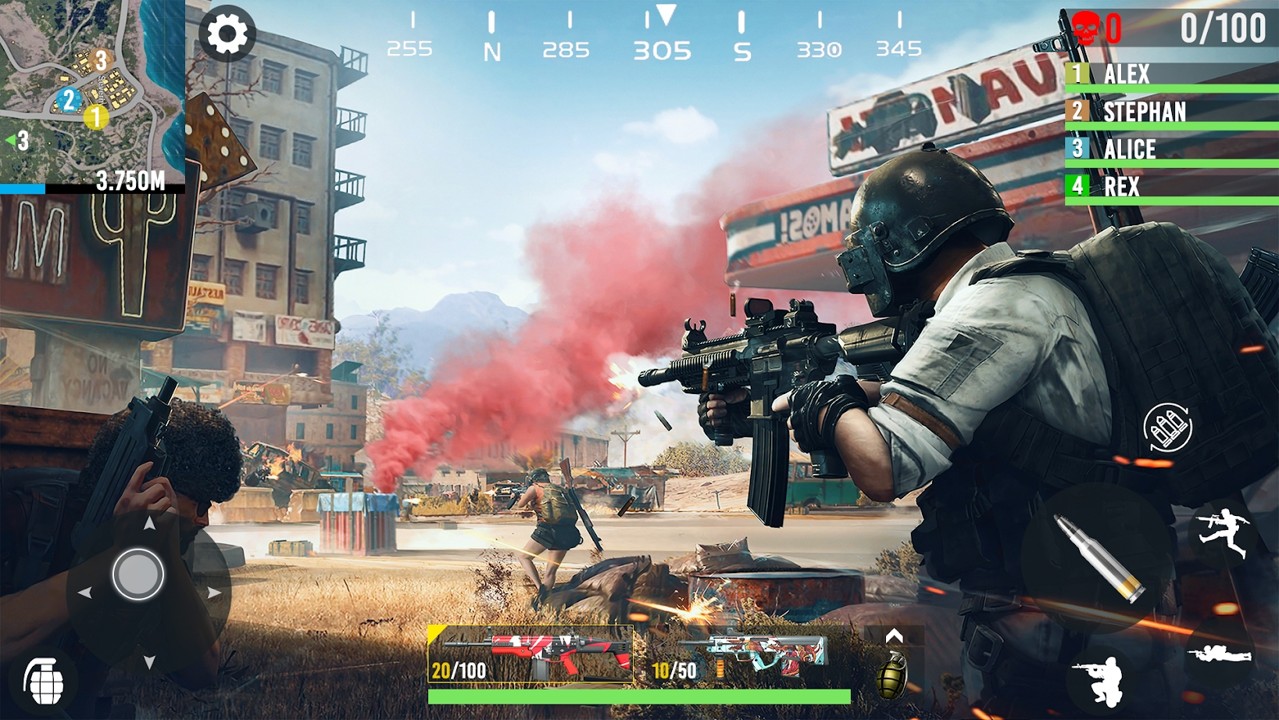Expand the weapon bar up arrow

893,636
